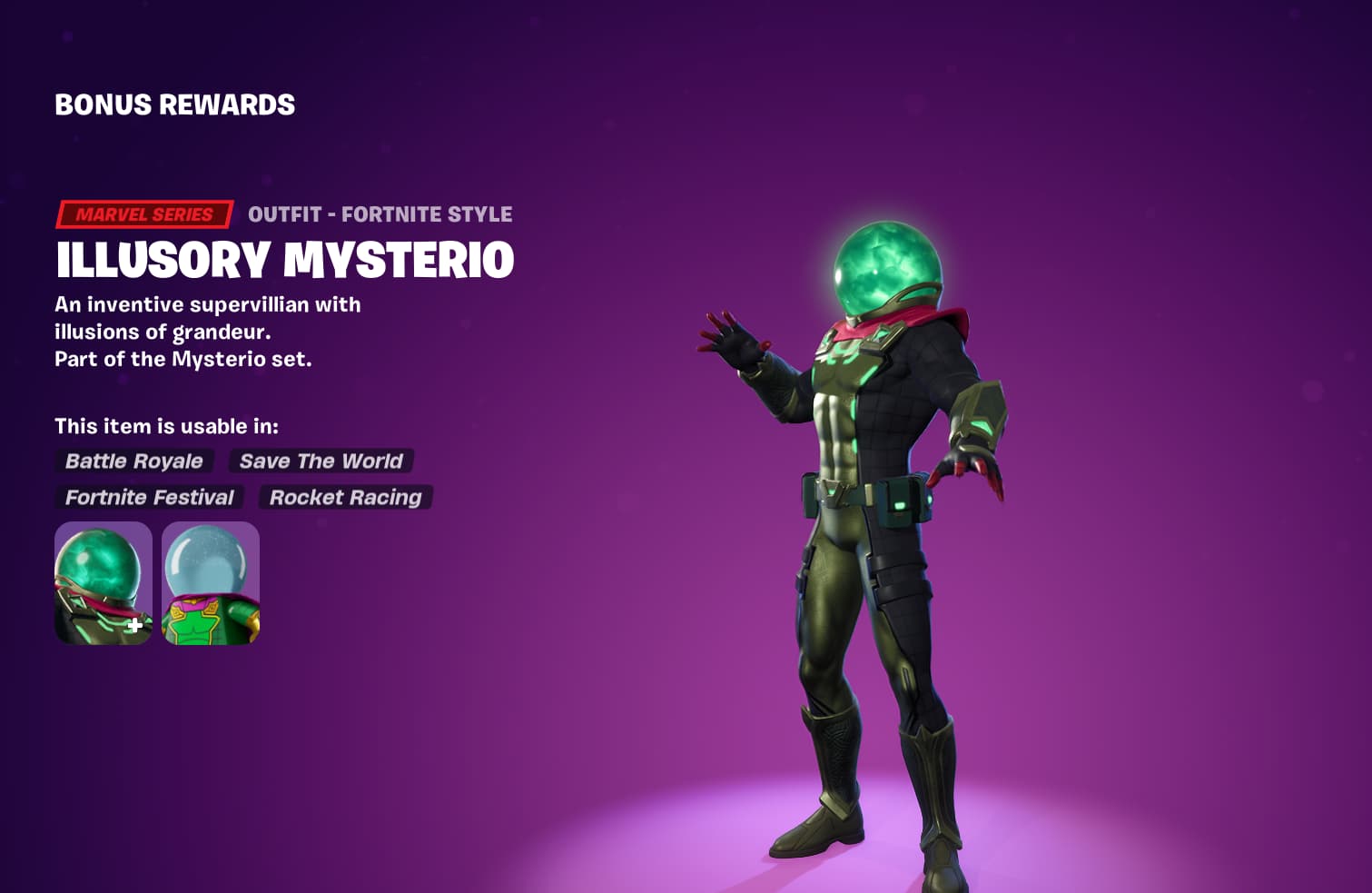Click the Part of the Mysterio set link
The height and width of the screenshot is (893, 1372).
click(185, 359)
